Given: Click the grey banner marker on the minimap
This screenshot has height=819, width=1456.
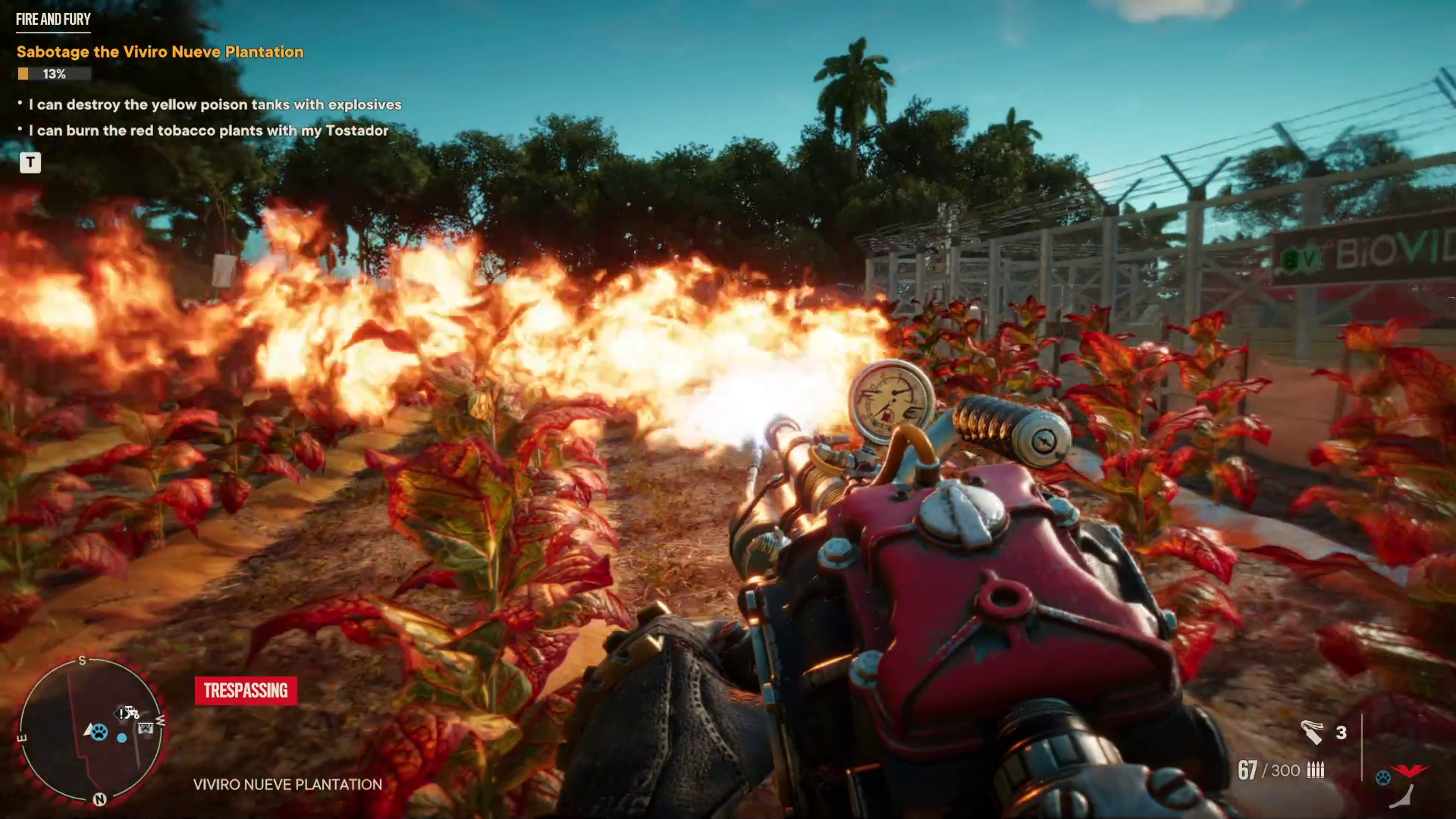Looking at the screenshot, I should (x=146, y=729).
